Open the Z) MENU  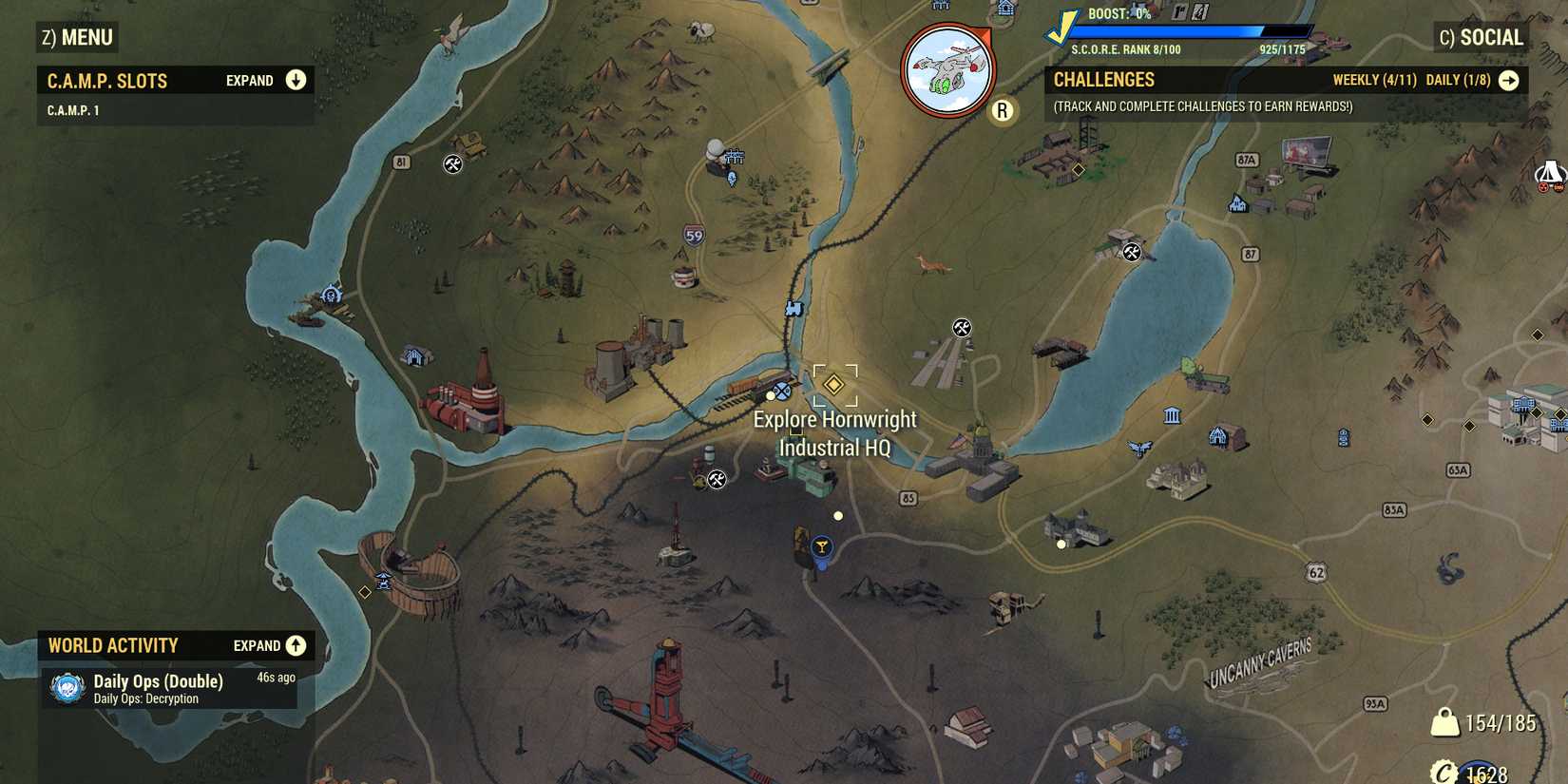coord(74,38)
